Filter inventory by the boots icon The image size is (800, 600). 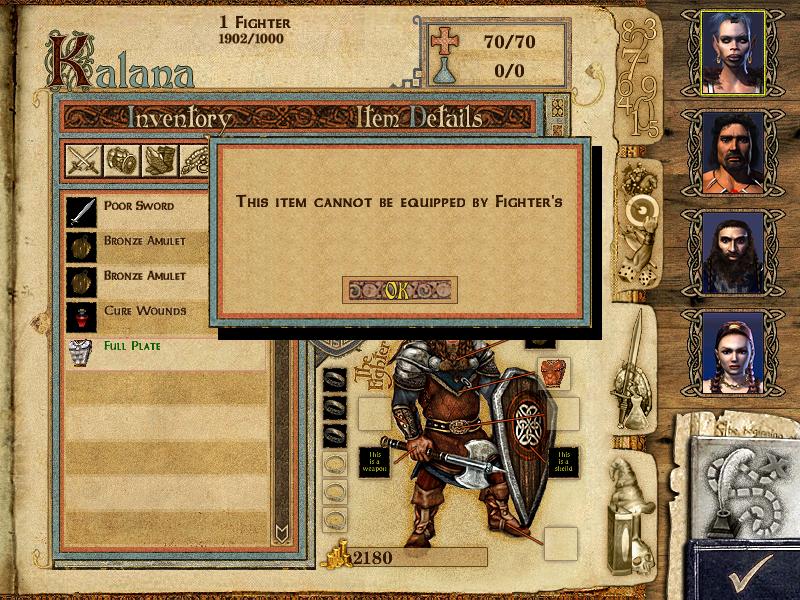point(160,160)
